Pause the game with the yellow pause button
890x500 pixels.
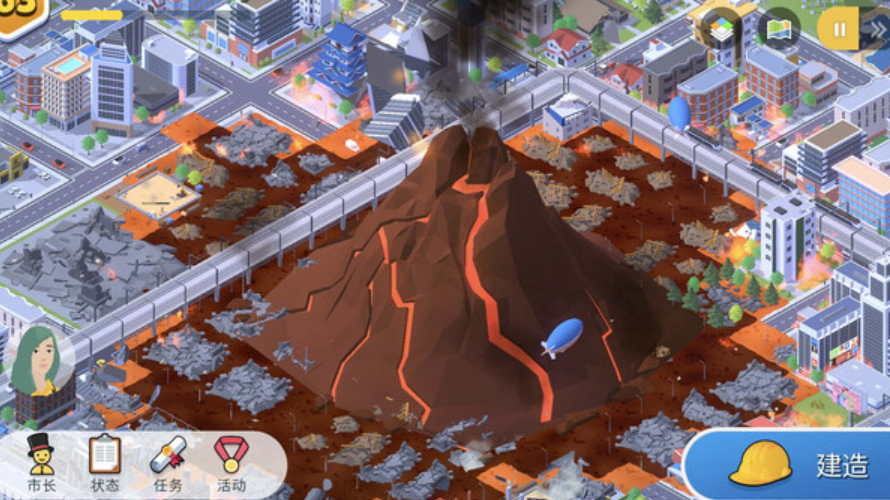pyautogui.click(x=837, y=28)
